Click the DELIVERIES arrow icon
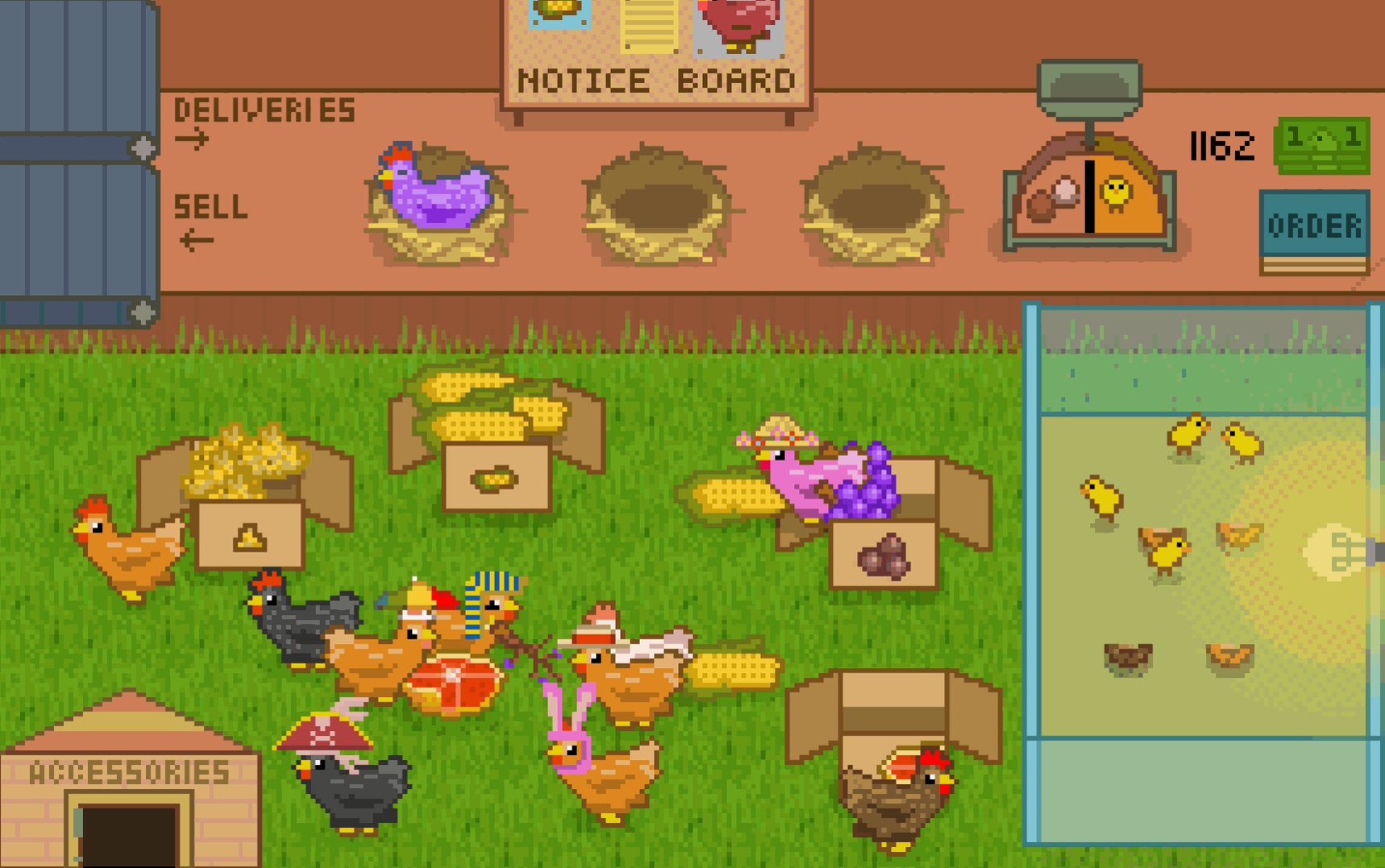The width and height of the screenshot is (1385, 868). pyautogui.click(x=193, y=139)
